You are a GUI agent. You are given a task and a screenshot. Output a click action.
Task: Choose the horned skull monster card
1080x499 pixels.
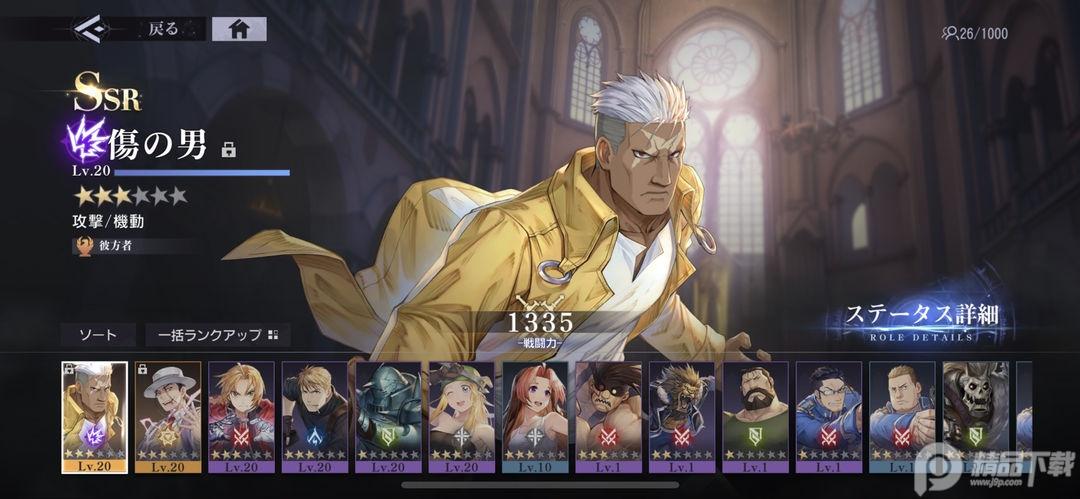pyautogui.click(x=975, y=415)
